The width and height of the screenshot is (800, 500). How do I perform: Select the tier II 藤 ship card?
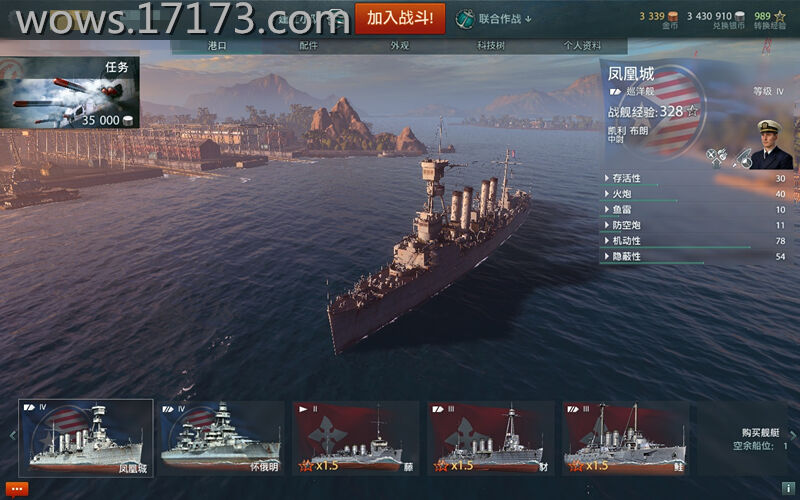click(x=356, y=437)
